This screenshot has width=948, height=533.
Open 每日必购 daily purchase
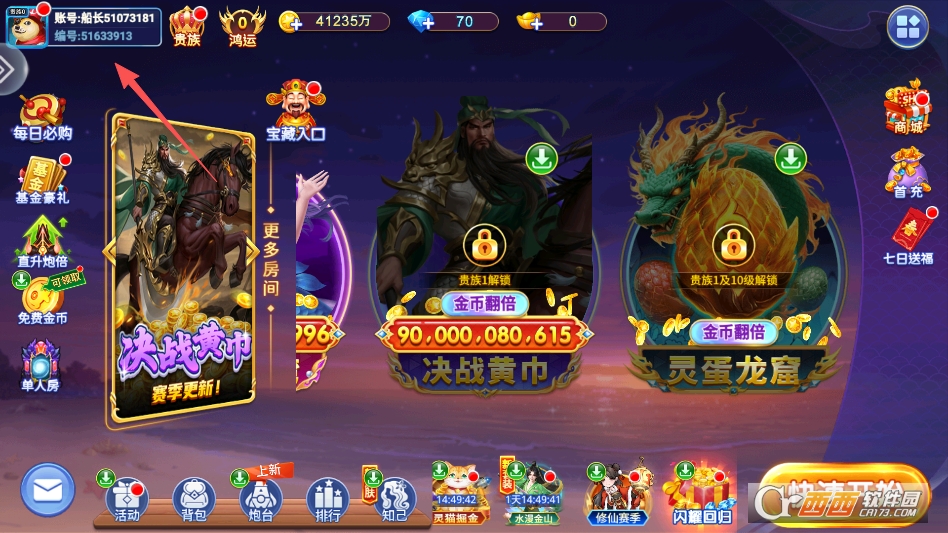pos(42,117)
